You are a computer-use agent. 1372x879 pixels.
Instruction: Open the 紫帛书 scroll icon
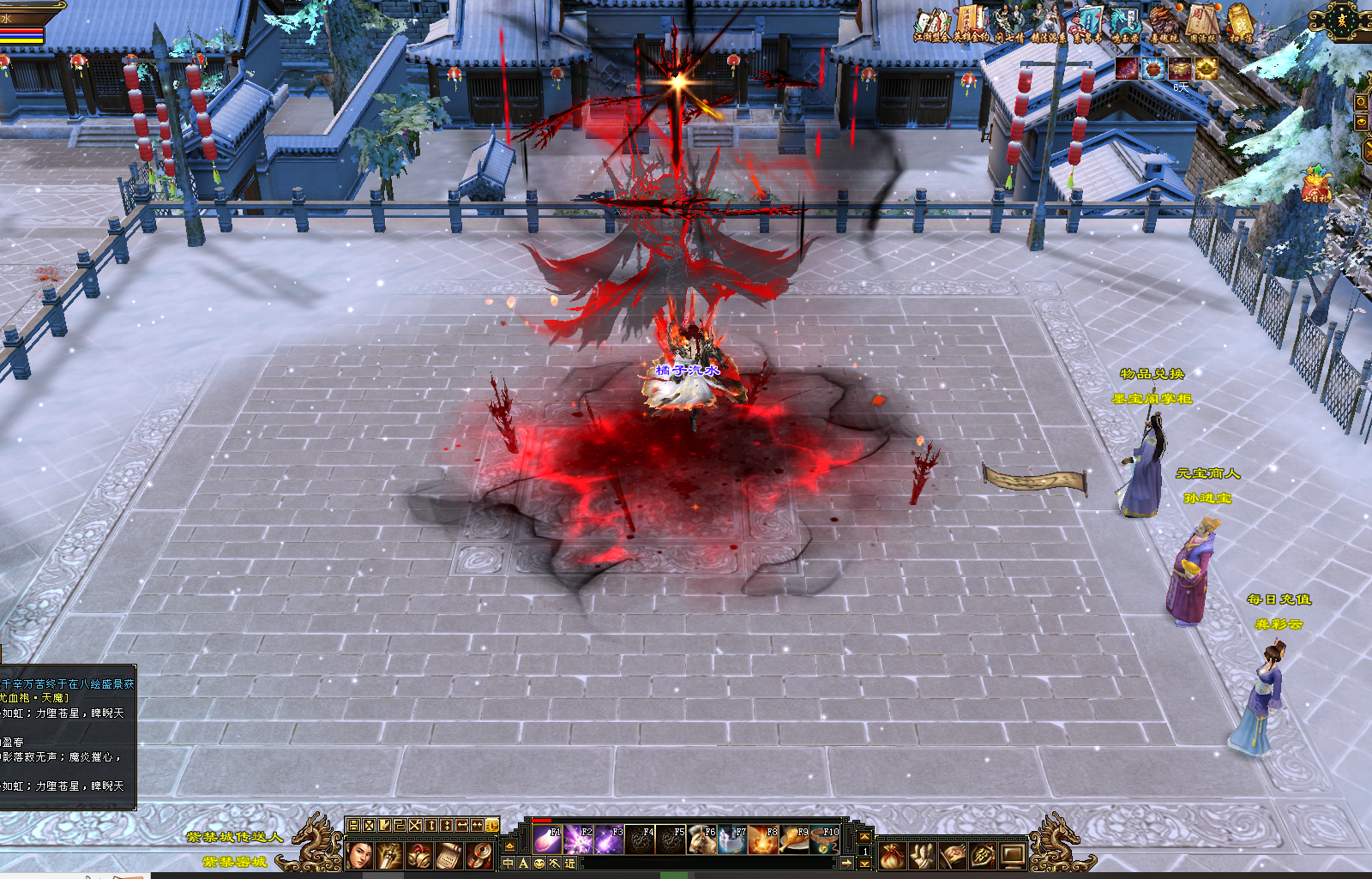tap(1088, 21)
